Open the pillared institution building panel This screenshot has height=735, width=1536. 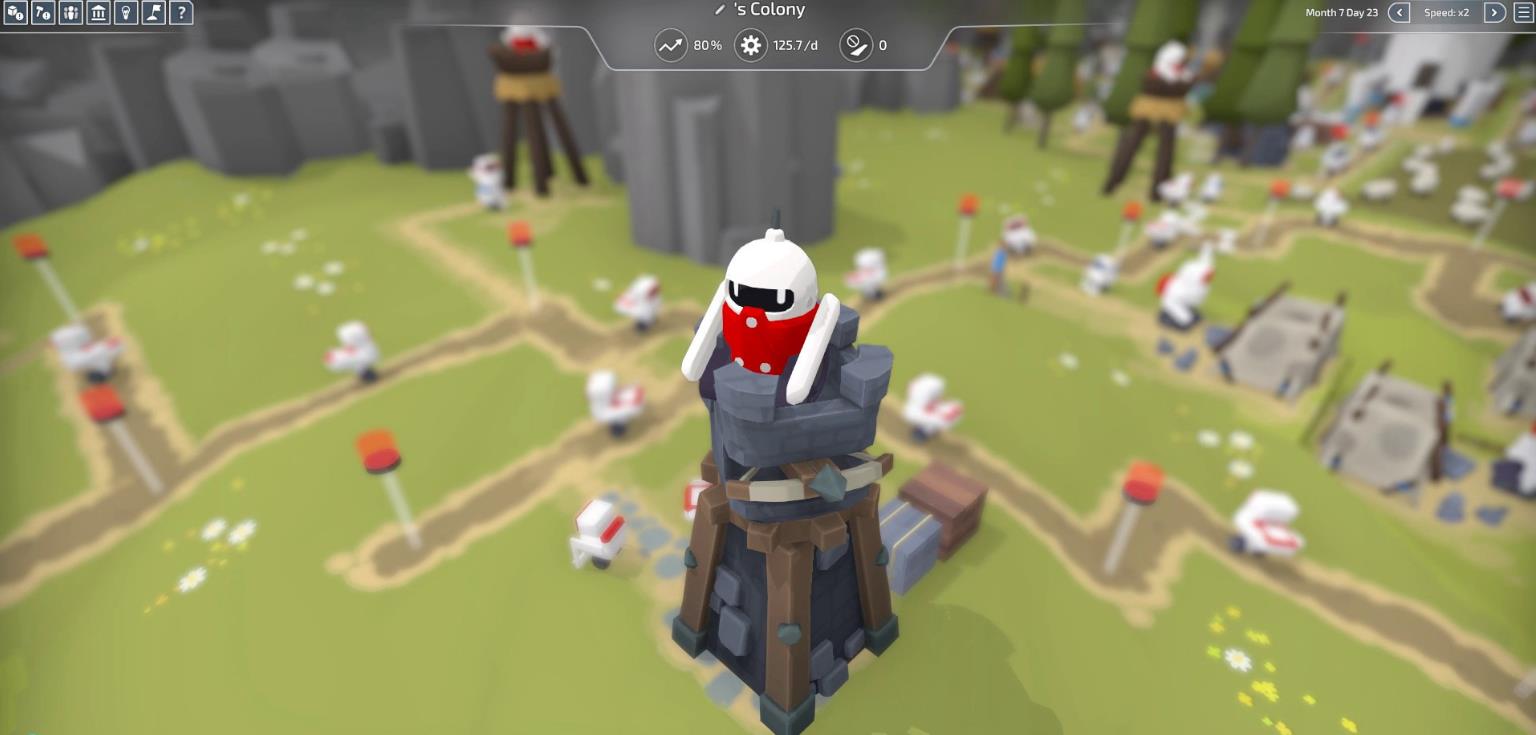(x=98, y=13)
